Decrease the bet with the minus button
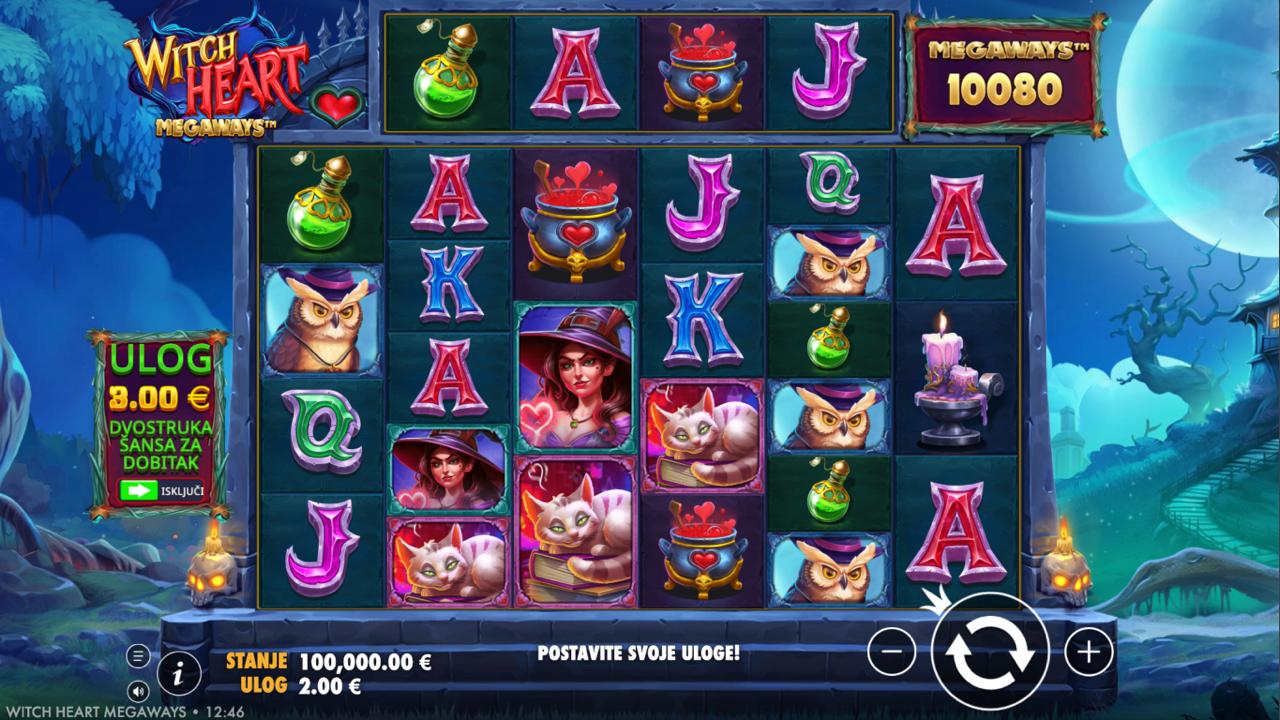Viewport: 1280px width, 720px height. coord(892,653)
